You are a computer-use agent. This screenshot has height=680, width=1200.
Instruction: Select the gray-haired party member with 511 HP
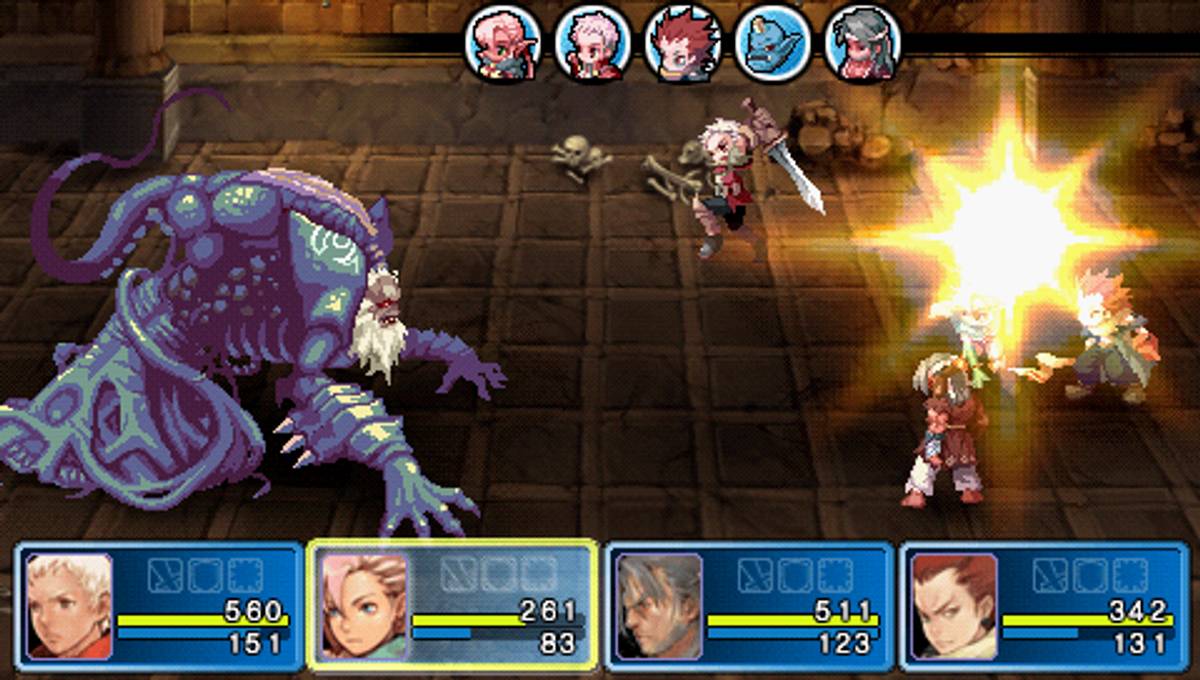(749, 606)
